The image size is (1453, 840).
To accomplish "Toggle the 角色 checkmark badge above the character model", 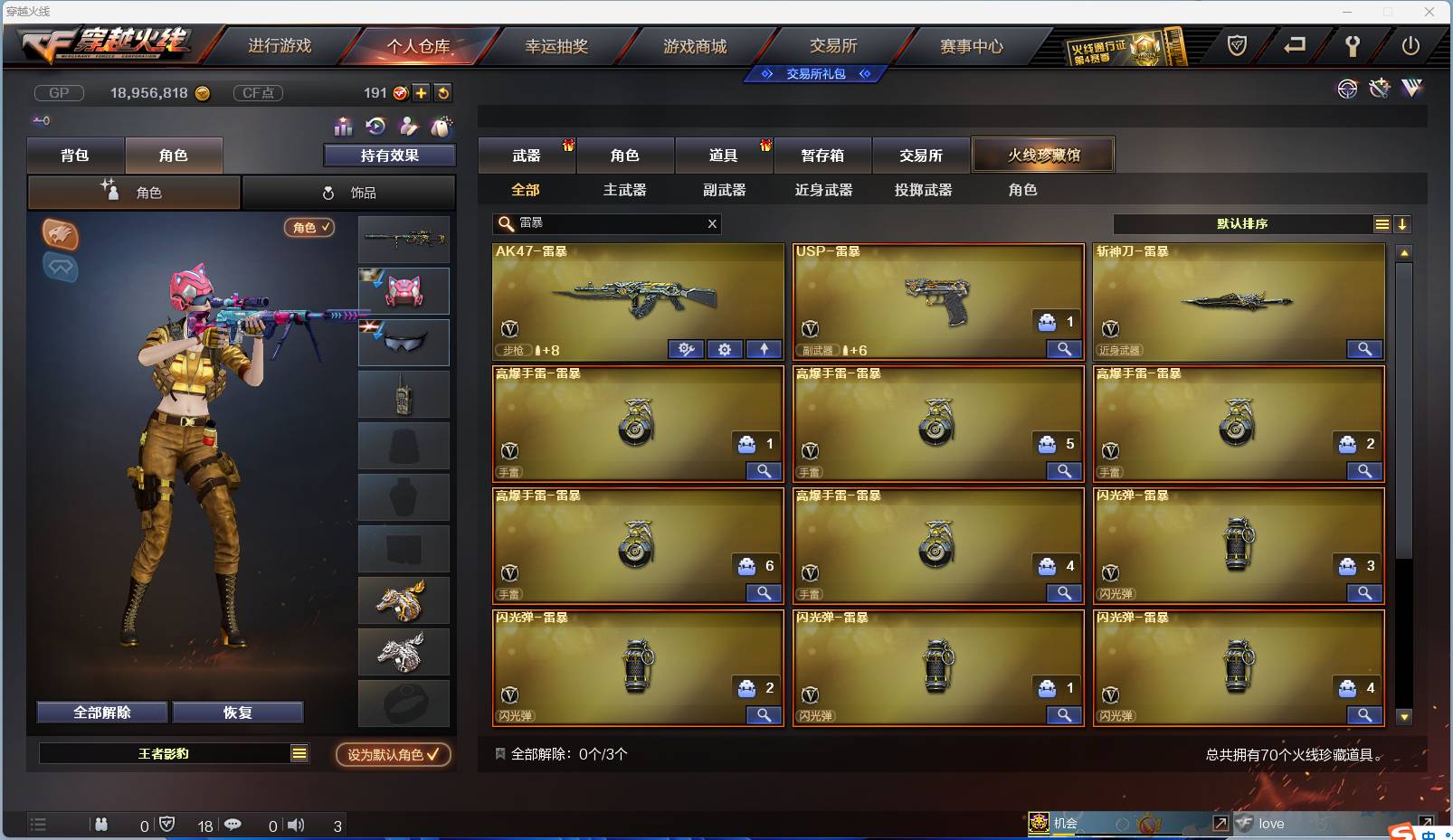I will (309, 228).
